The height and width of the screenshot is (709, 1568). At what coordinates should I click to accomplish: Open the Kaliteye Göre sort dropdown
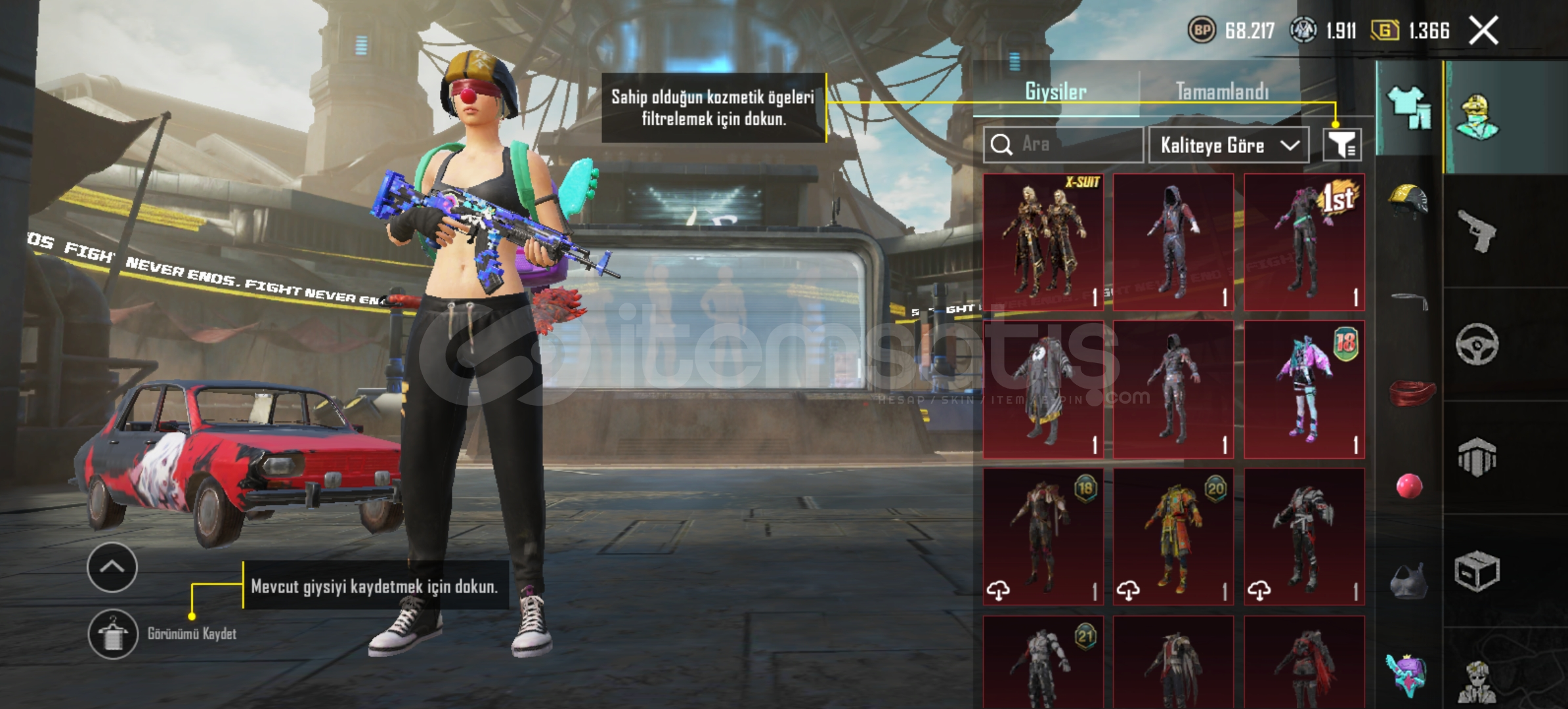click(x=1228, y=145)
